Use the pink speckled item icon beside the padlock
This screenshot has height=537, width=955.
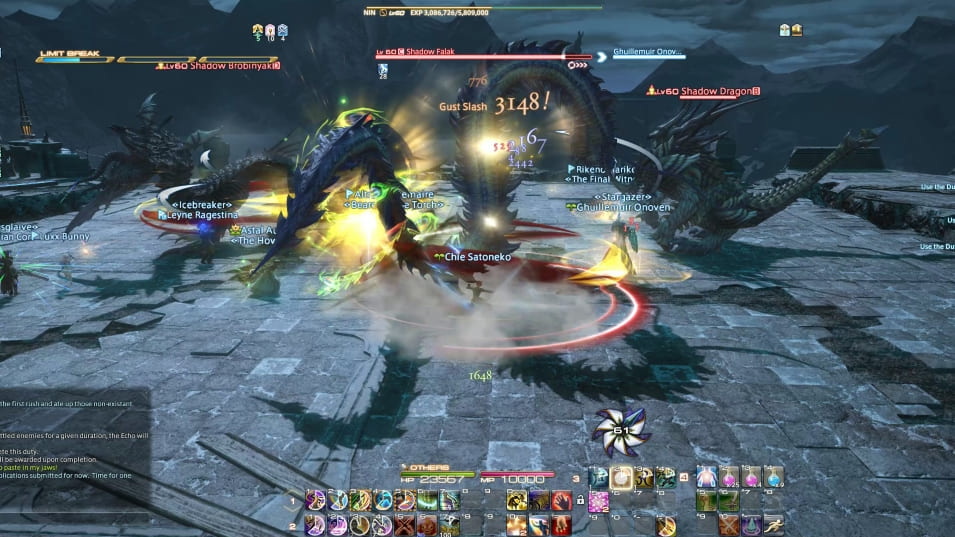pos(599,500)
